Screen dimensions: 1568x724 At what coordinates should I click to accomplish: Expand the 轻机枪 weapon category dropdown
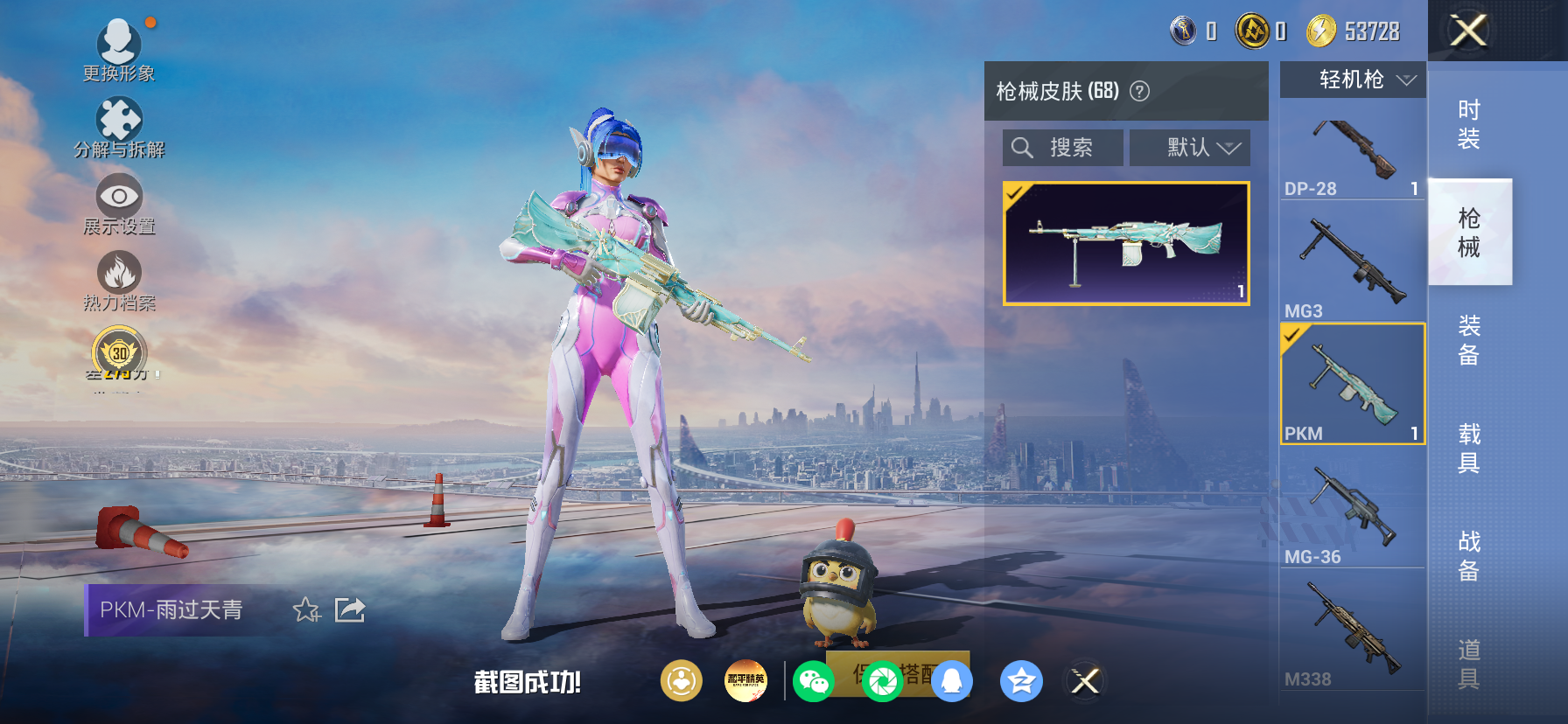[1351, 80]
